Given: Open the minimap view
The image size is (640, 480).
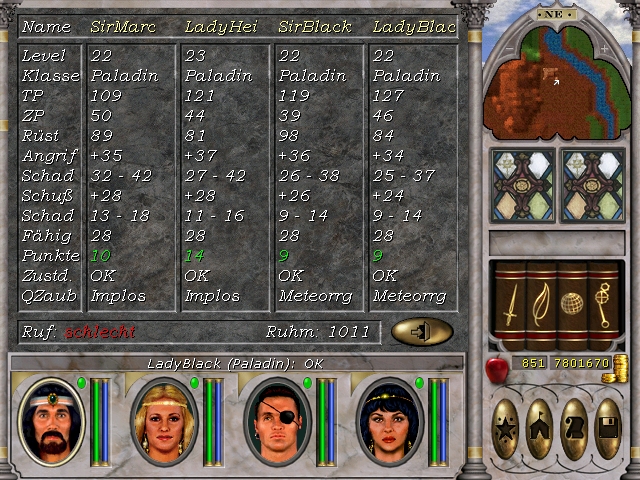Looking at the screenshot, I should 550,85.
